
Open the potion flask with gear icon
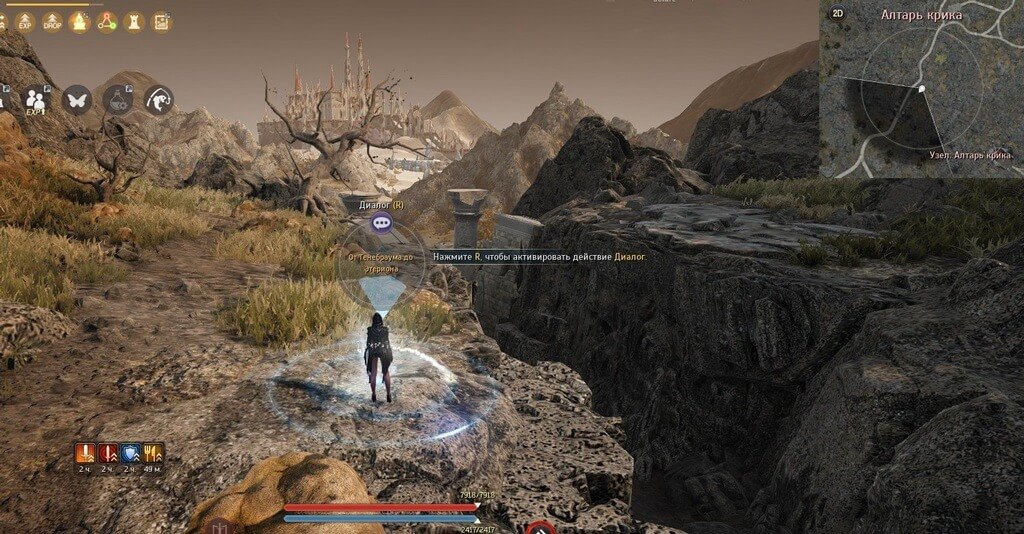[x=118, y=100]
